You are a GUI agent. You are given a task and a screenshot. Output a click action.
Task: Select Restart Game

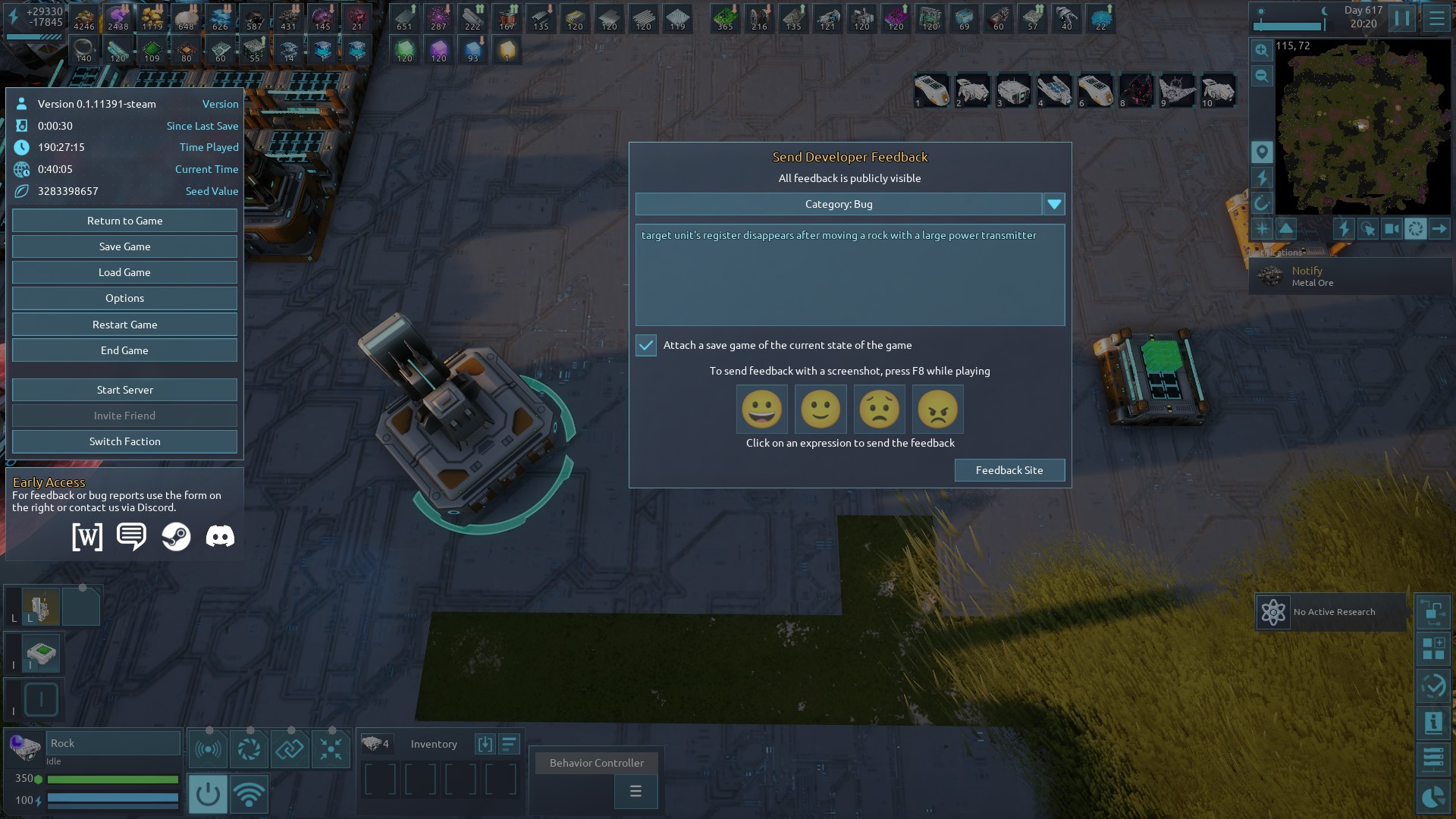click(x=124, y=325)
